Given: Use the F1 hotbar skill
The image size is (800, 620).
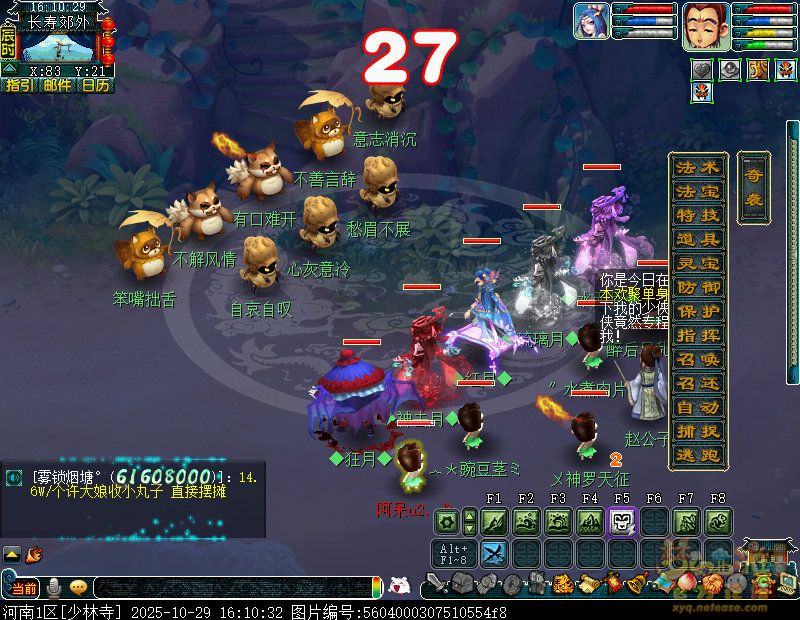Looking at the screenshot, I should pyautogui.click(x=493, y=521).
